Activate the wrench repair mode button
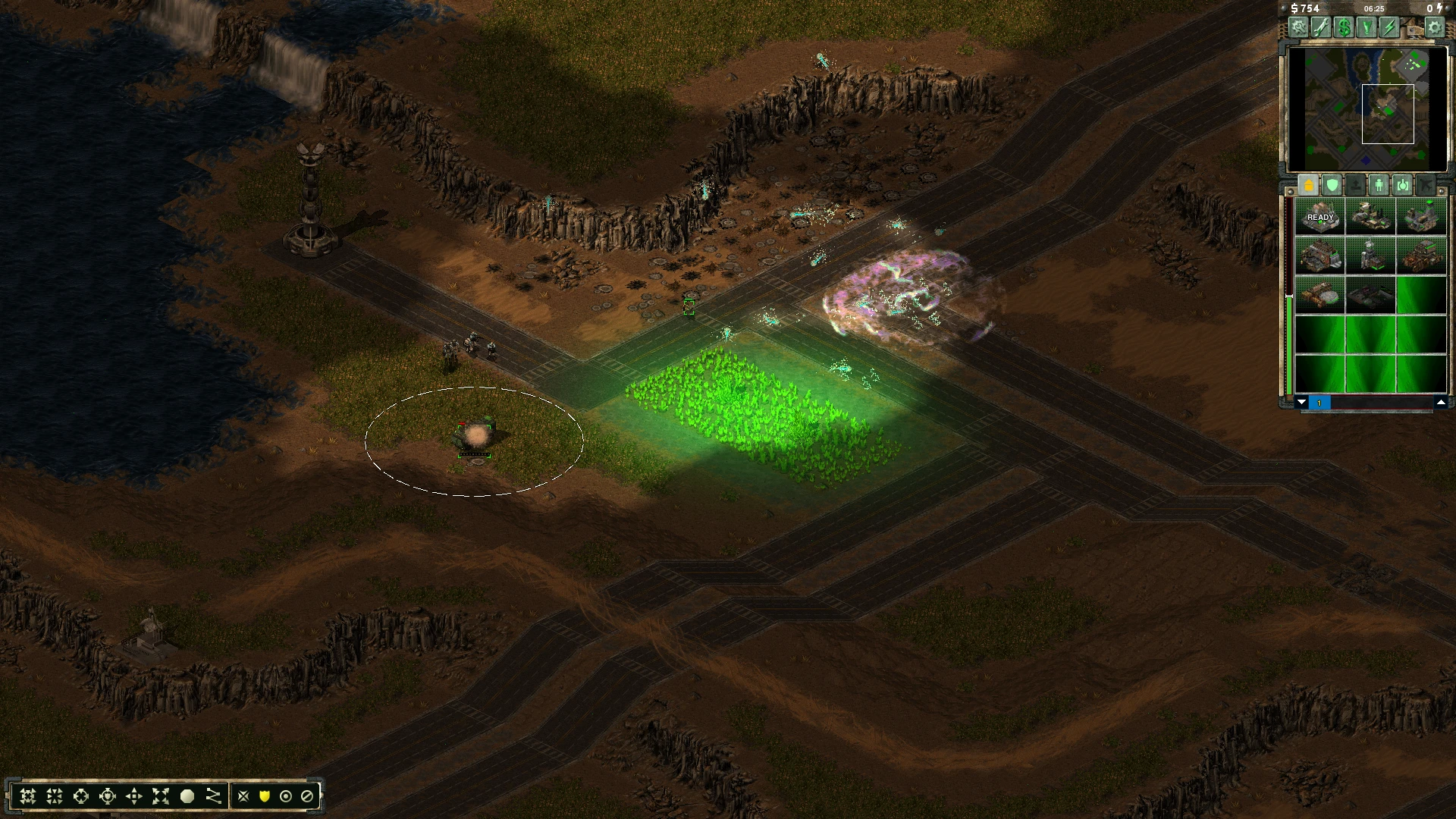Screen dimensions: 1456x819 (x=1321, y=28)
